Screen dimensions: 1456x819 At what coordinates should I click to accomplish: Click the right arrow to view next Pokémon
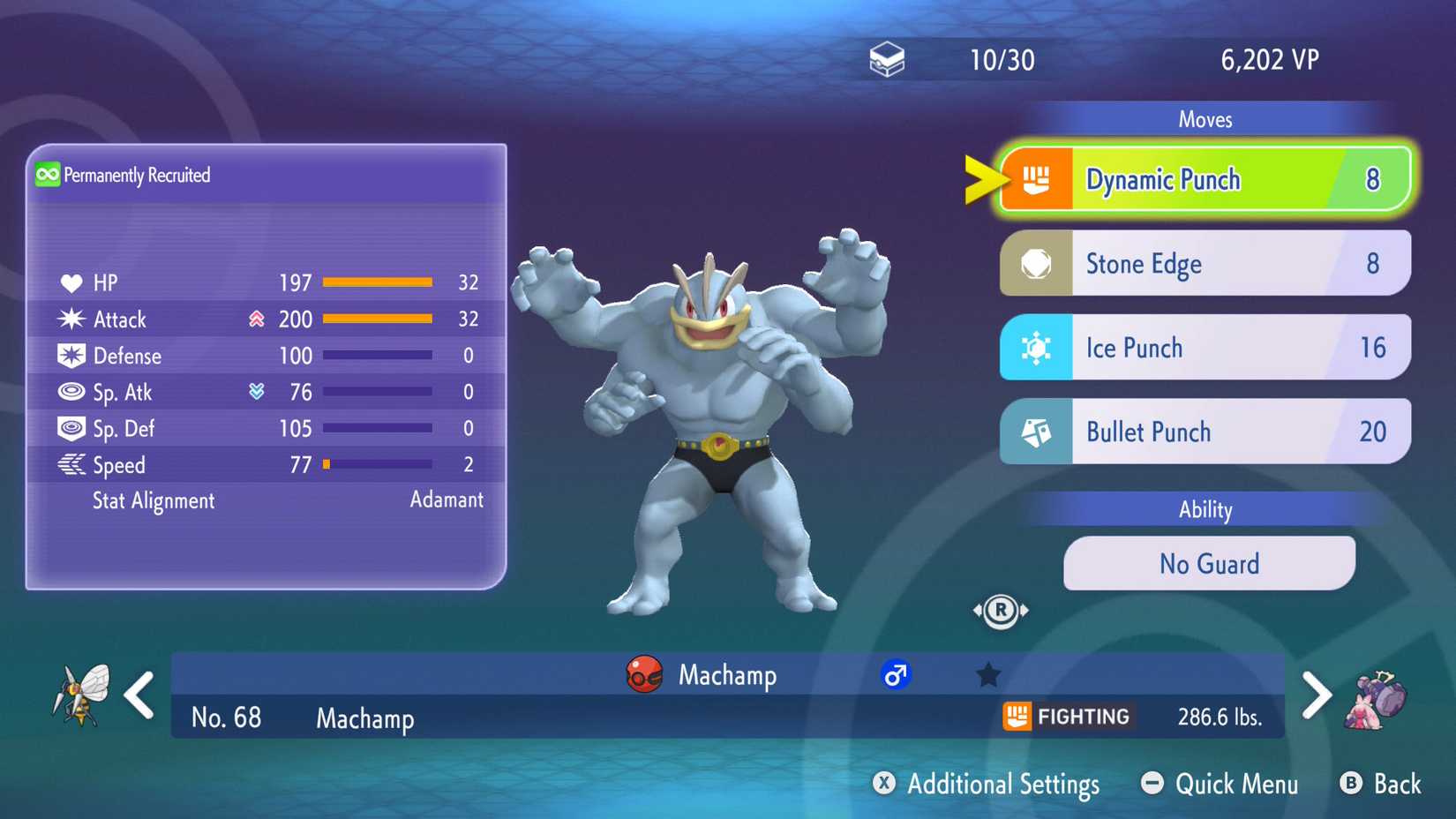click(x=1317, y=695)
